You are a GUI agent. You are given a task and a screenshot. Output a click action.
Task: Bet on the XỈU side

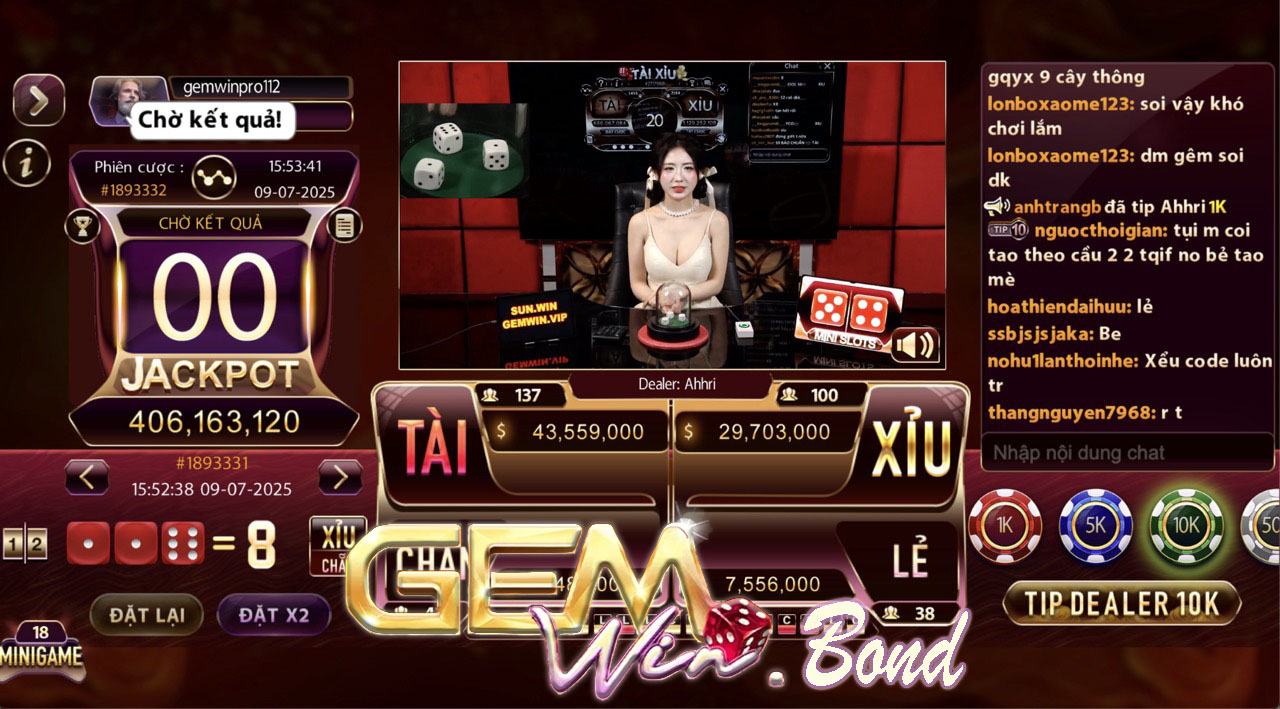(910, 447)
